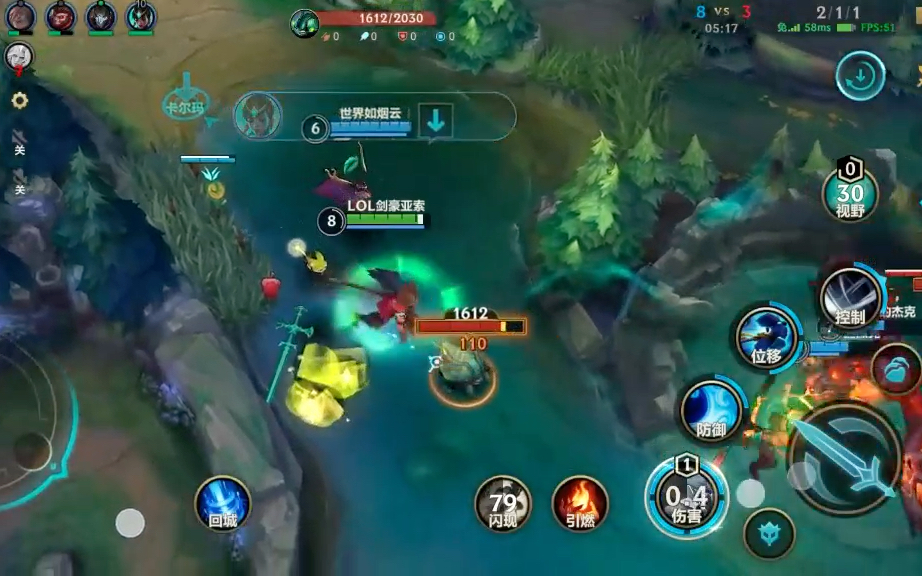Activate the 防御 defense ability
The height and width of the screenshot is (576, 922).
(x=712, y=410)
